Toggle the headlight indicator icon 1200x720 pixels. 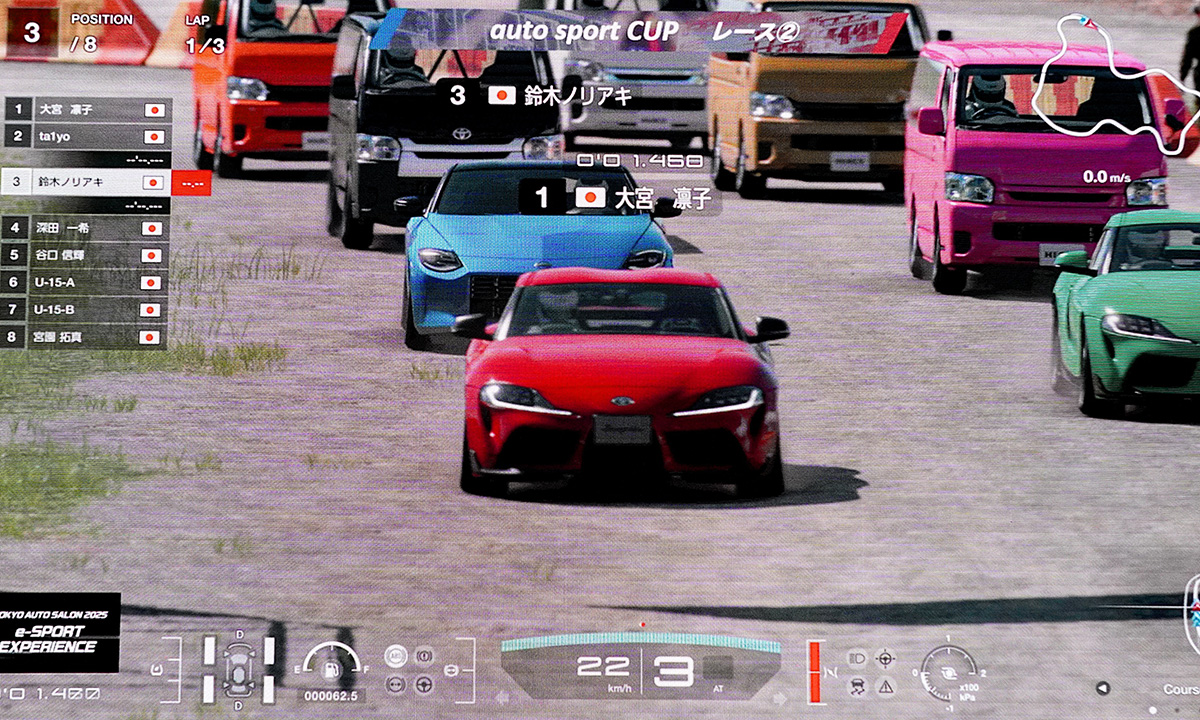click(x=857, y=657)
